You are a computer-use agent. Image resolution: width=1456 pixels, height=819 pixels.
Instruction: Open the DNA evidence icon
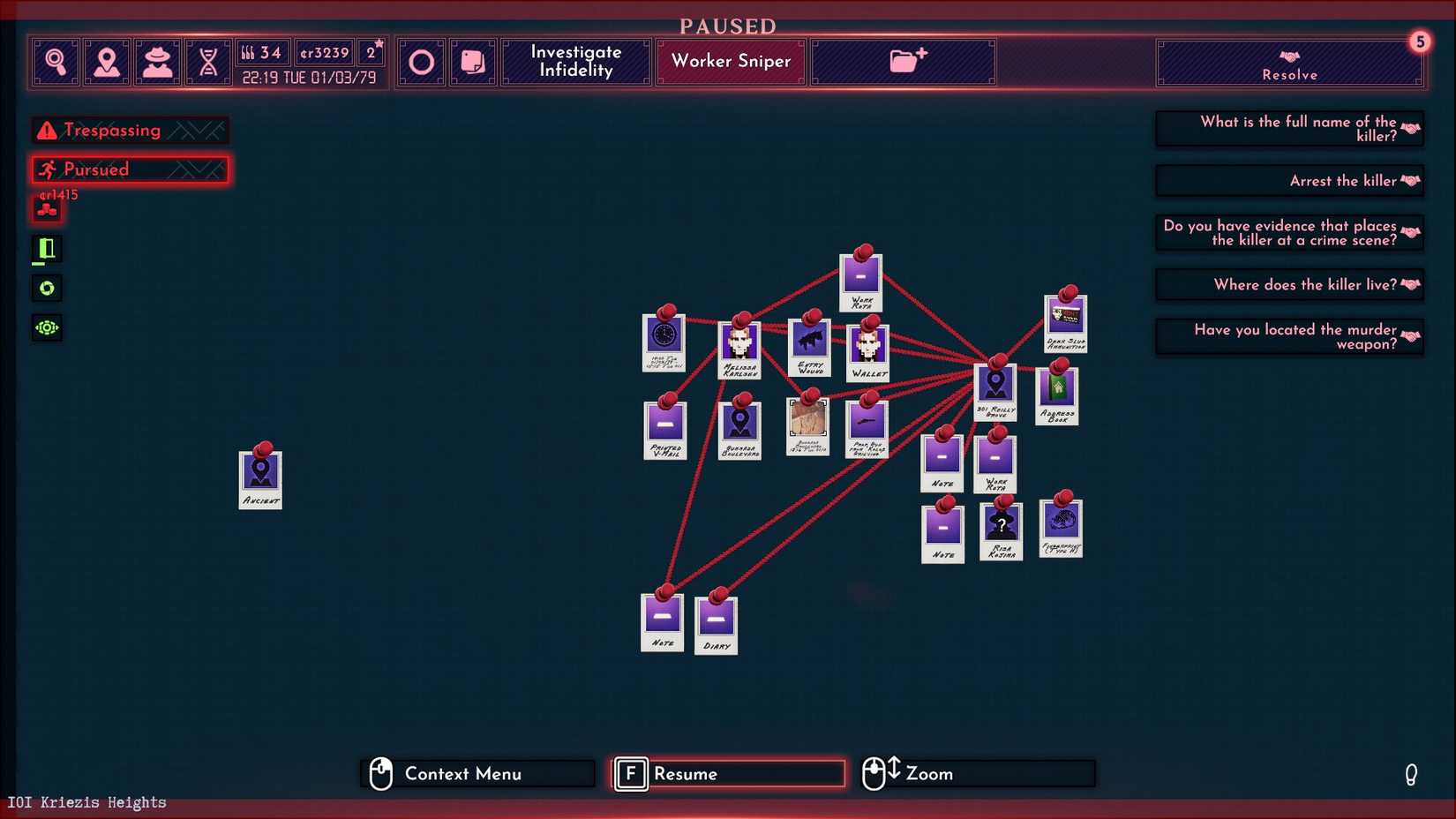click(208, 61)
